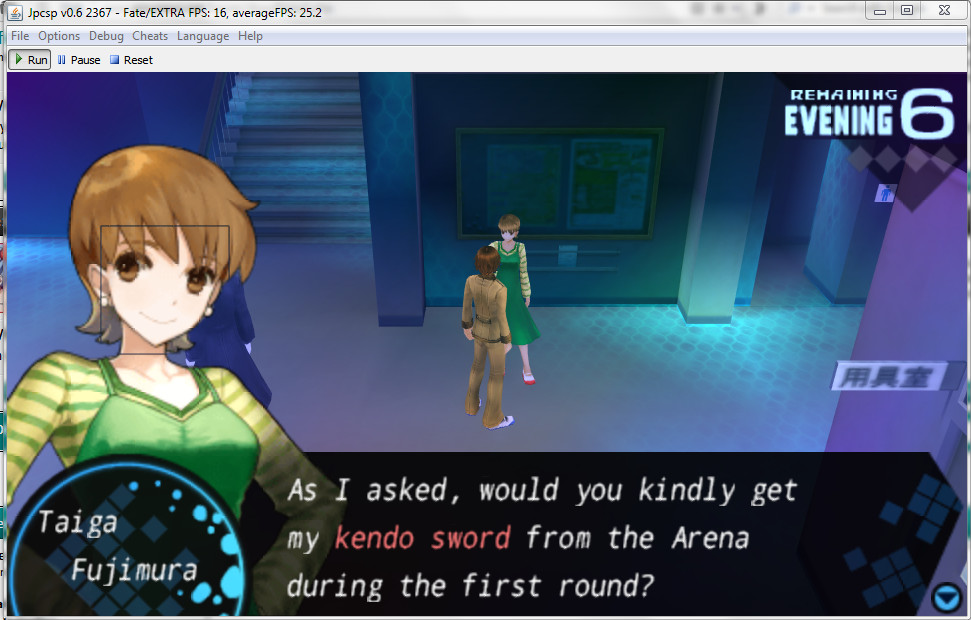Screen dimensions: 971x620
Task: Minimize the Jpcsp window
Action: coord(880,10)
